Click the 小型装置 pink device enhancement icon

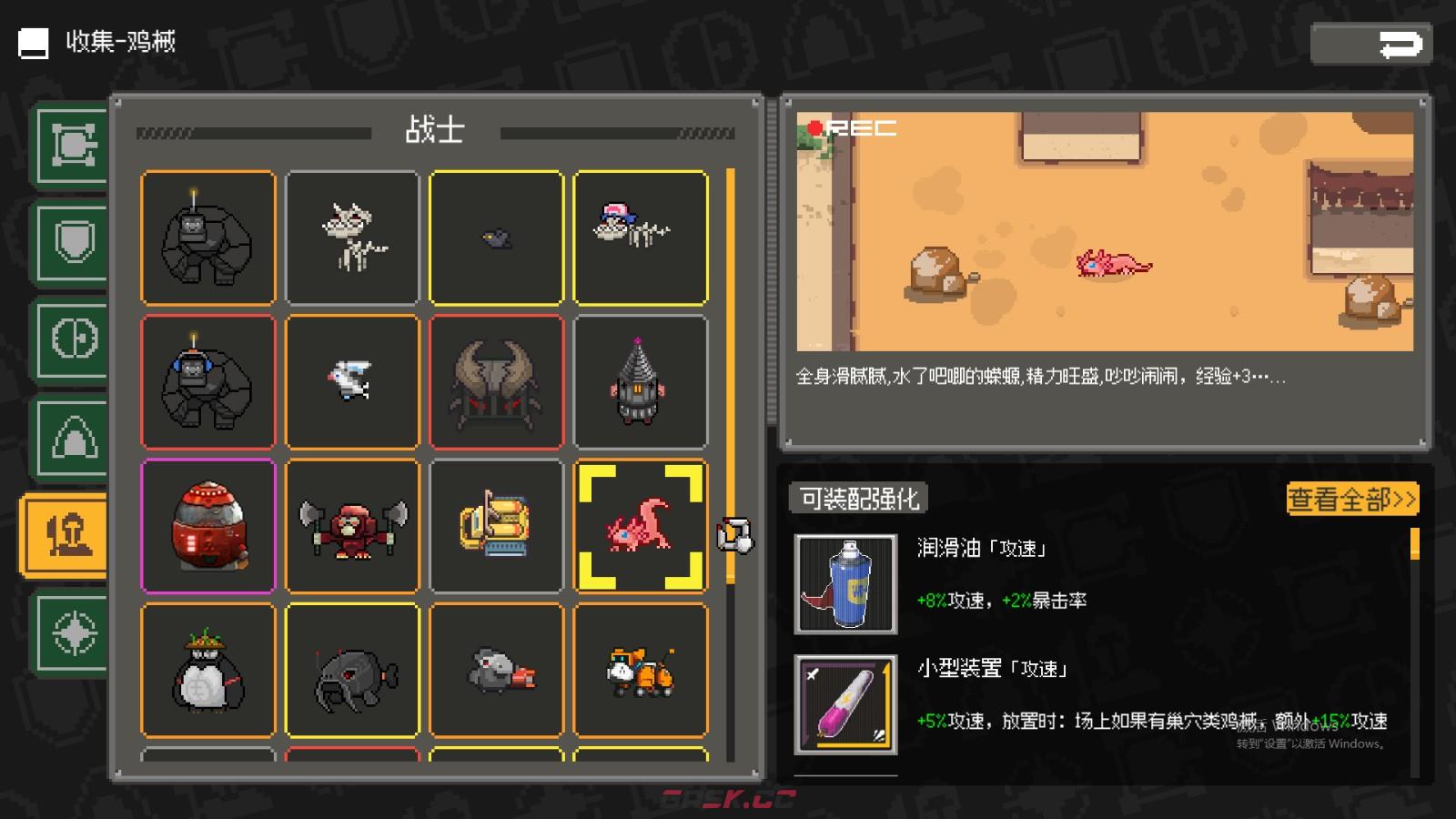tap(845, 705)
